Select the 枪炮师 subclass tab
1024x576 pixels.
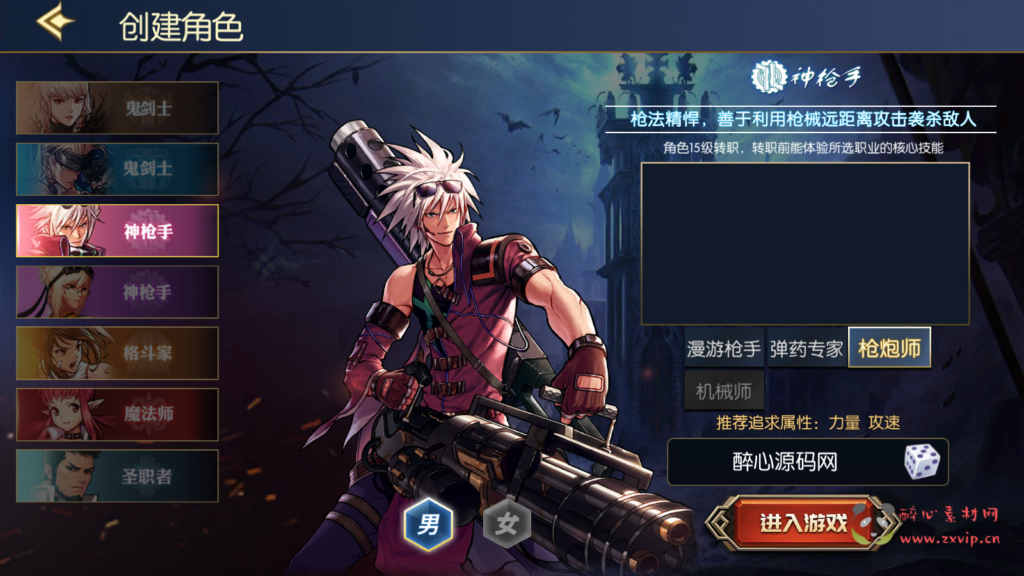pos(889,348)
